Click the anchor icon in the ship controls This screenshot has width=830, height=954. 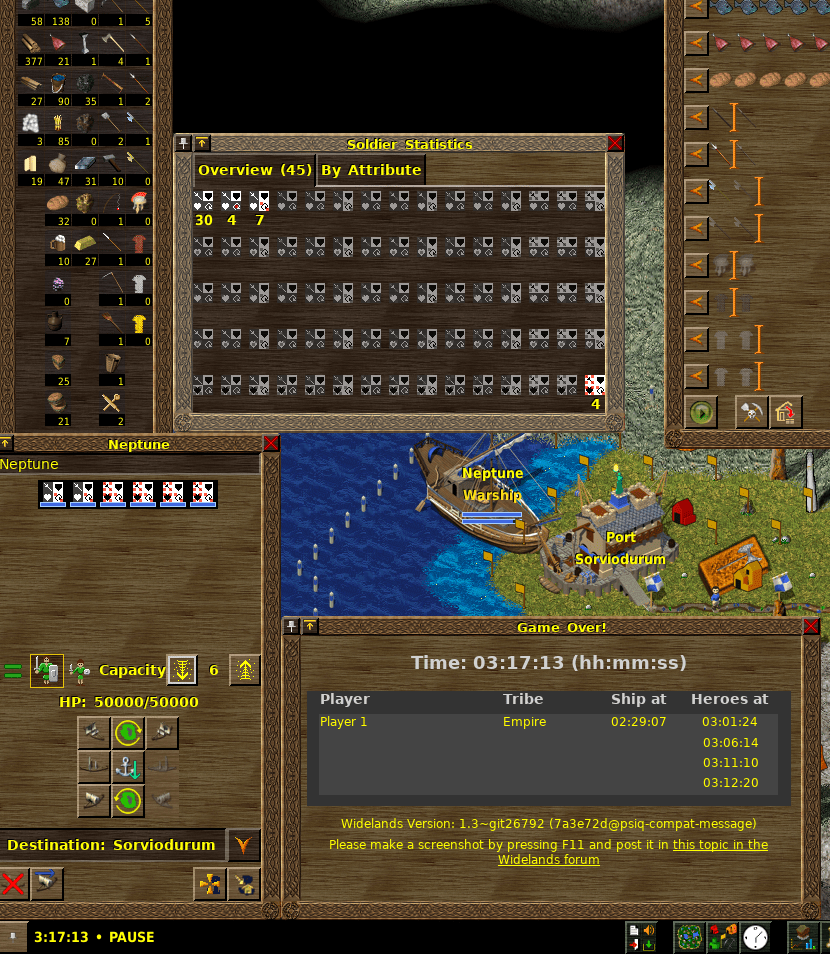coord(128,767)
